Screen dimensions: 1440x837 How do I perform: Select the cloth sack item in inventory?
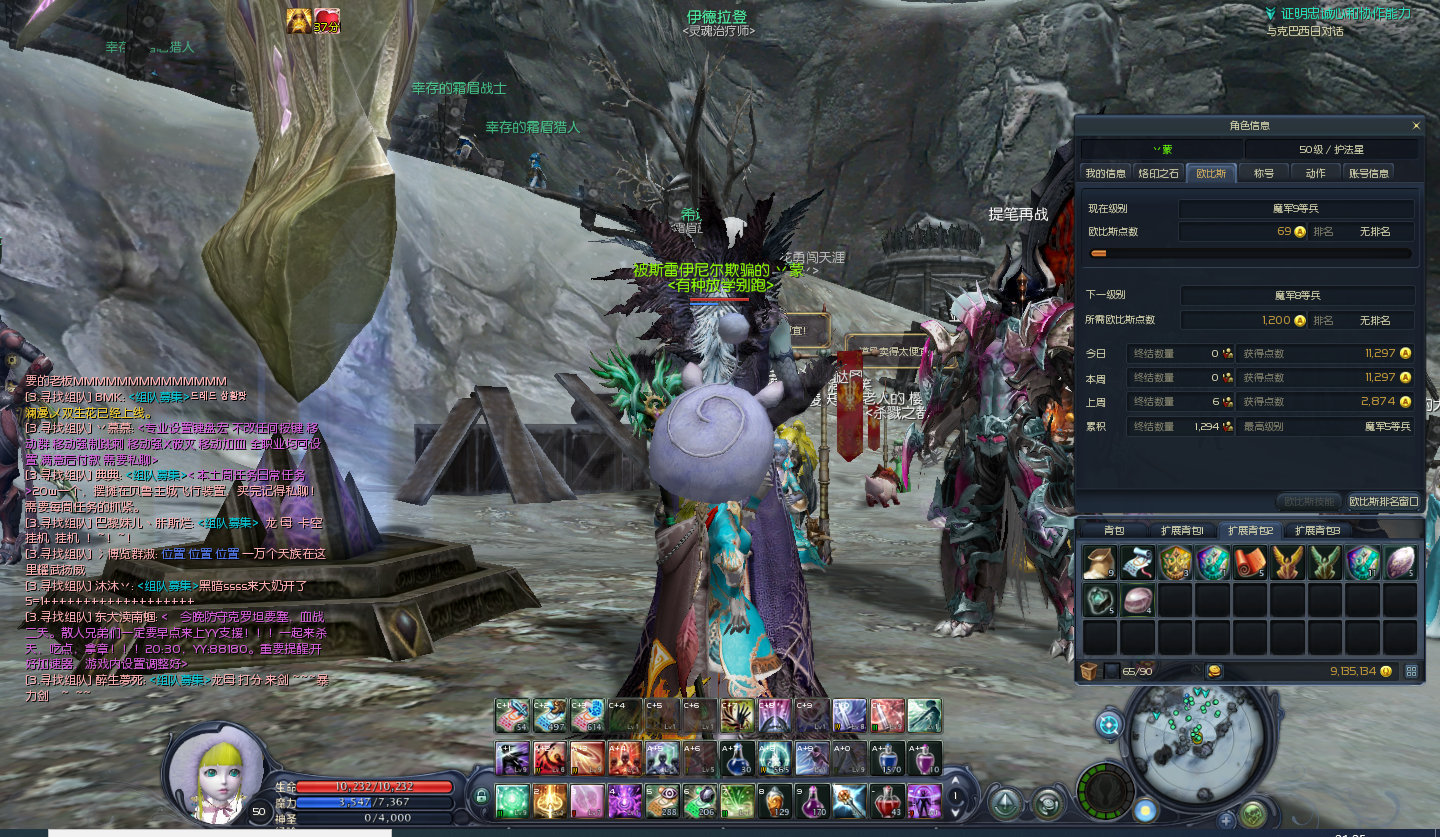pos(1099,563)
